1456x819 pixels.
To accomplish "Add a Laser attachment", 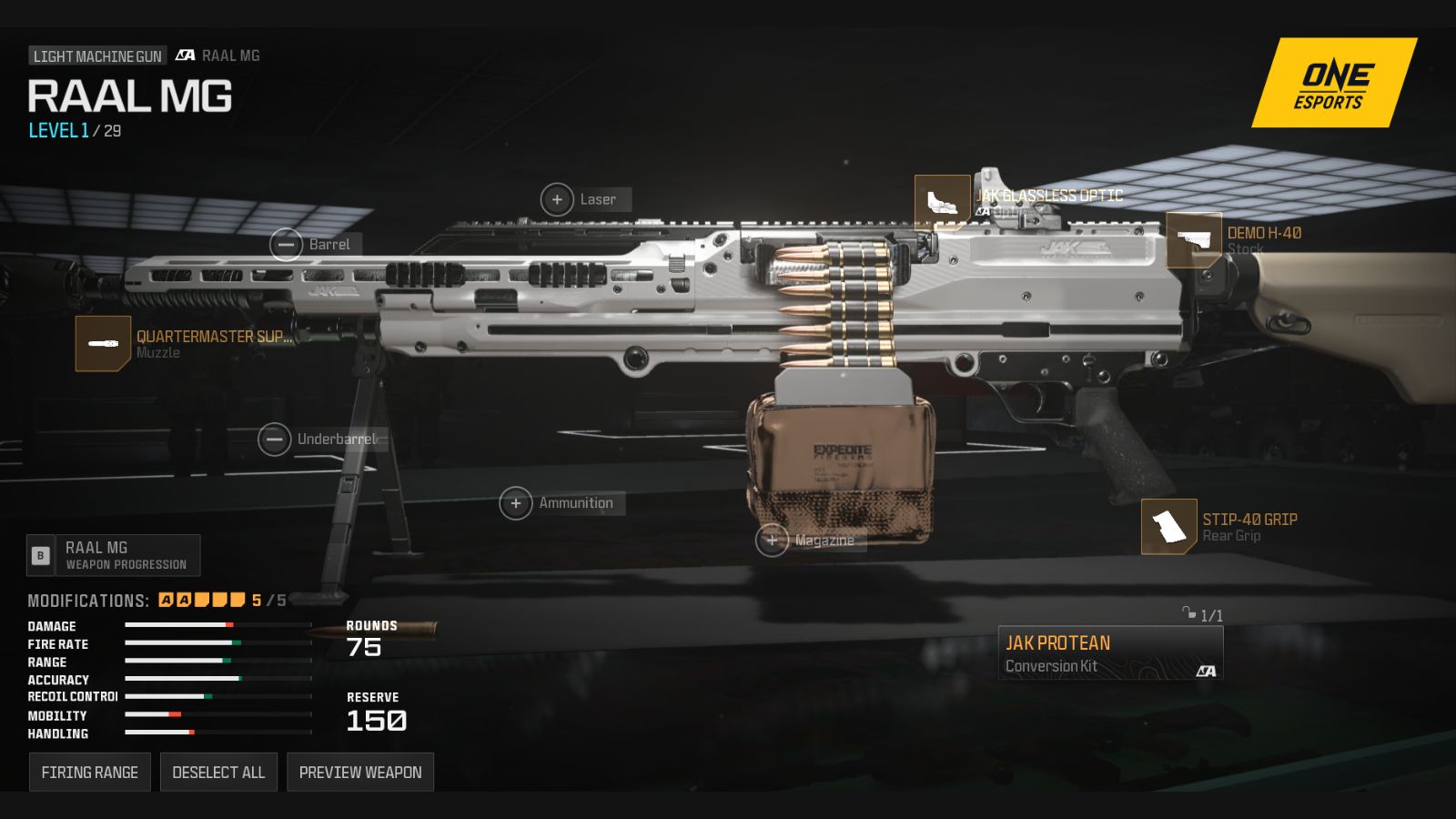I will pos(557,199).
